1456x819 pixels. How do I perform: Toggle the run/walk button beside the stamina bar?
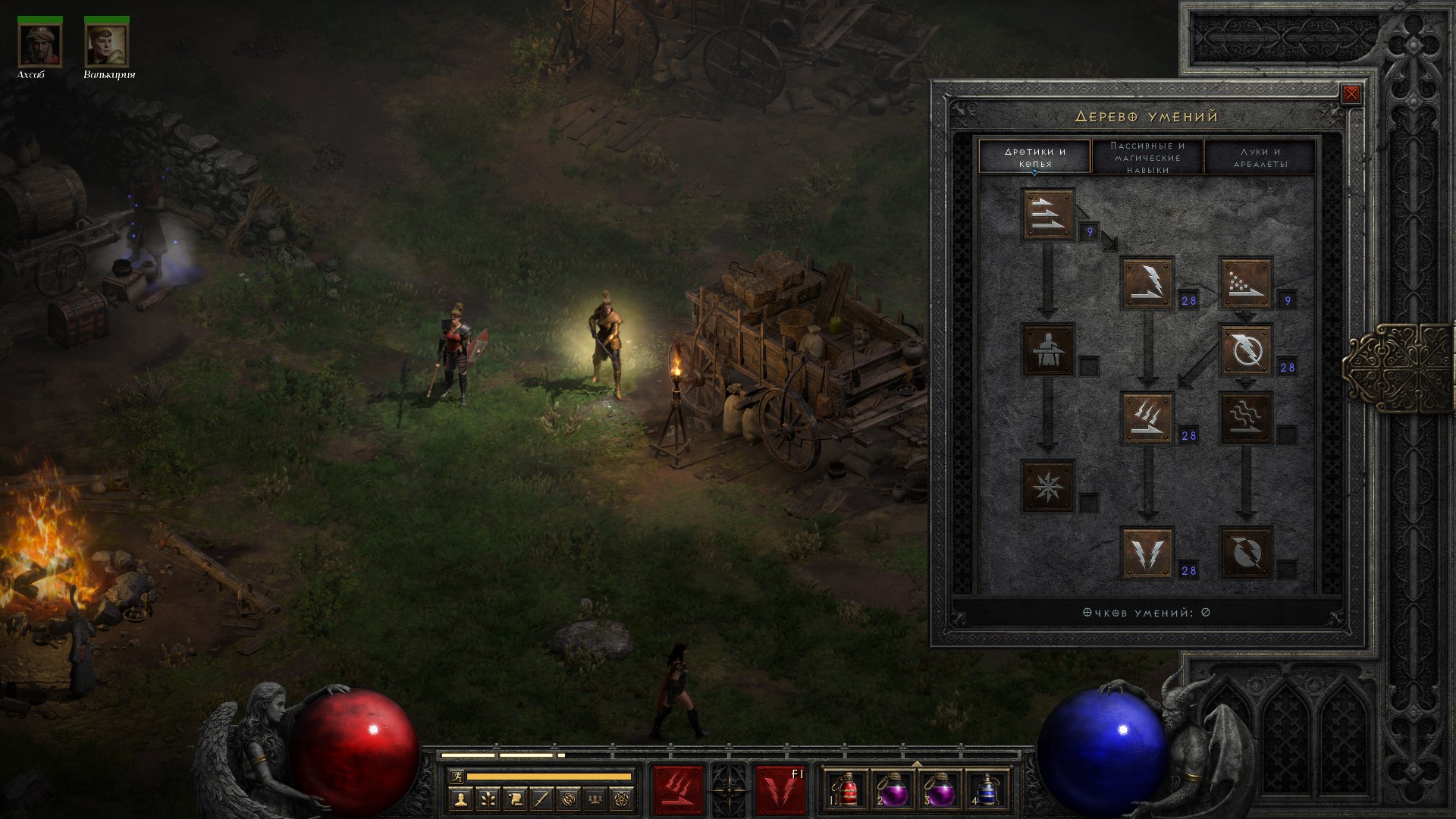click(x=456, y=776)
